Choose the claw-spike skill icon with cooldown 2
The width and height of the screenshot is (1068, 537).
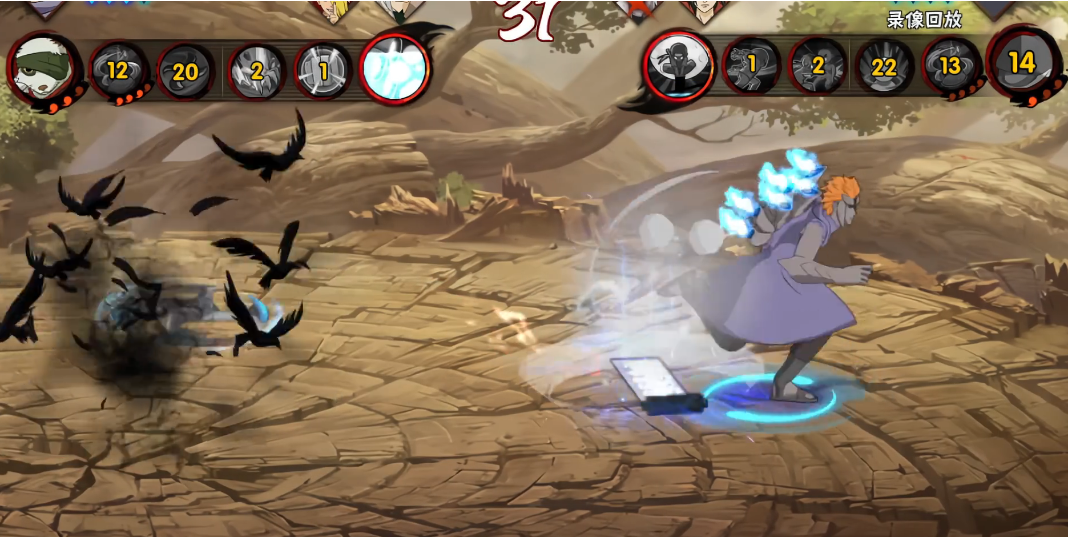click(x=257, y=71)
